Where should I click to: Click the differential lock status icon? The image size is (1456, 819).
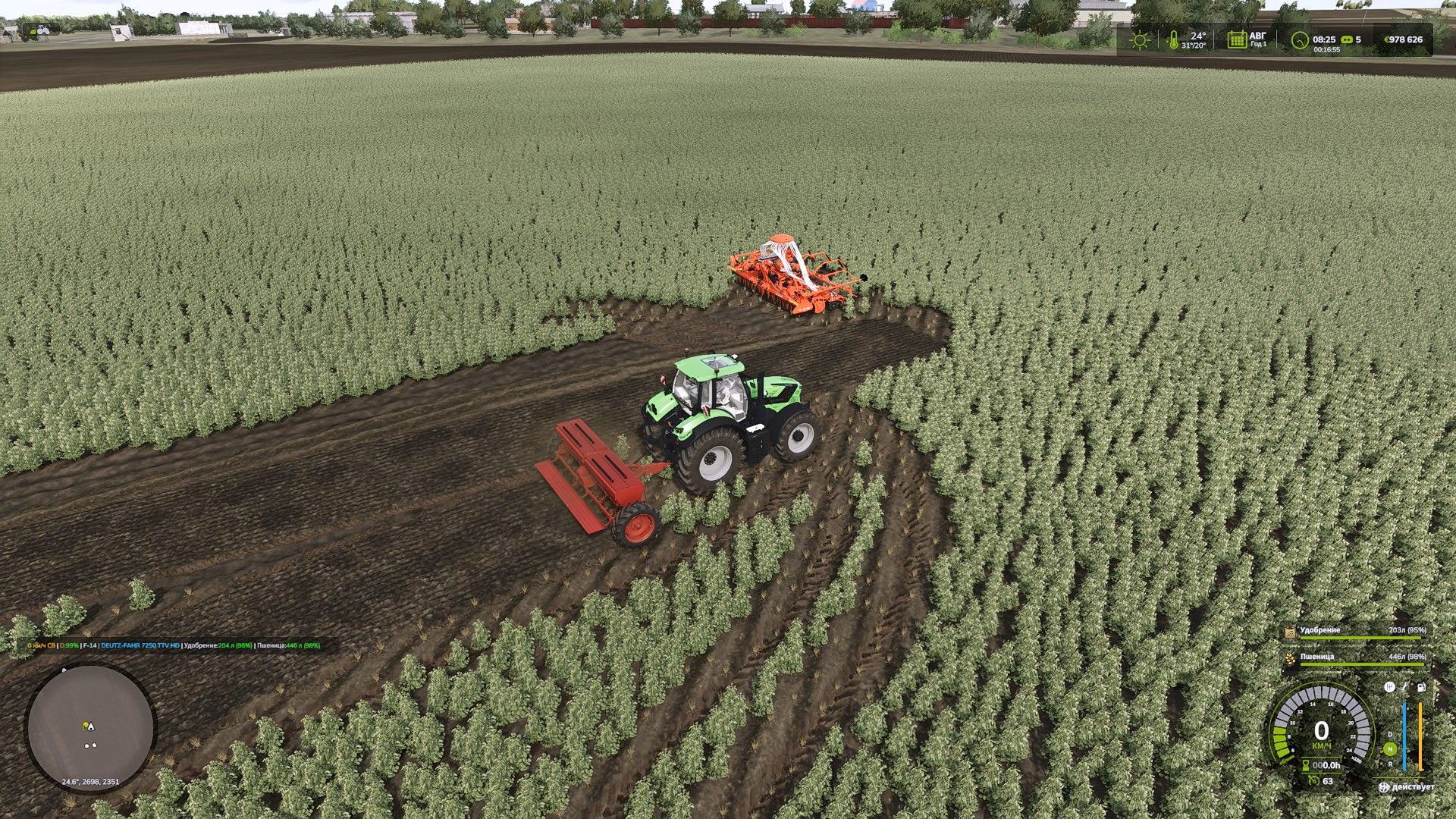point(1385,787)
